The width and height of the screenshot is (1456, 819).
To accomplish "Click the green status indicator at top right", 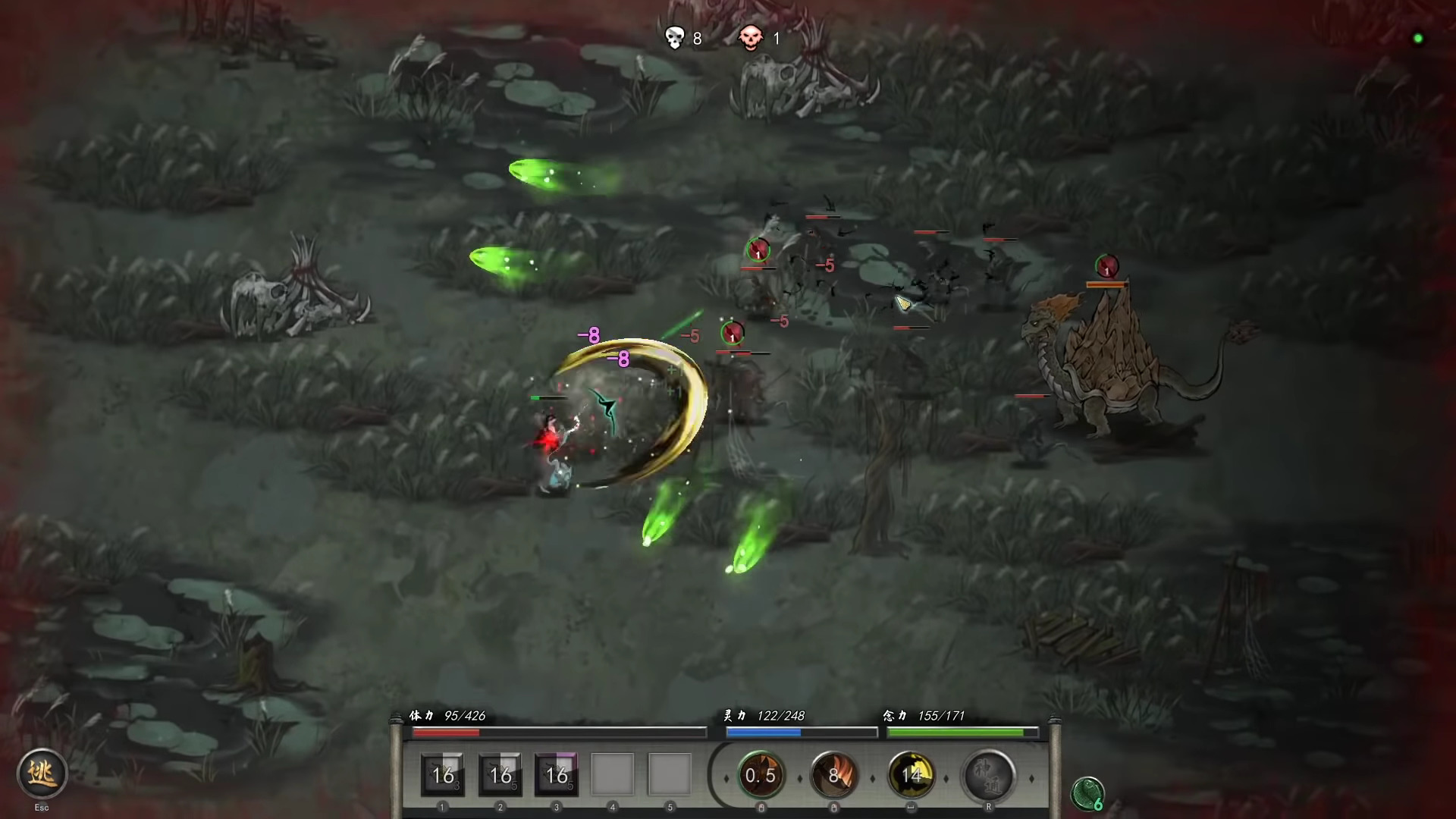I will tap(1417, 37).
